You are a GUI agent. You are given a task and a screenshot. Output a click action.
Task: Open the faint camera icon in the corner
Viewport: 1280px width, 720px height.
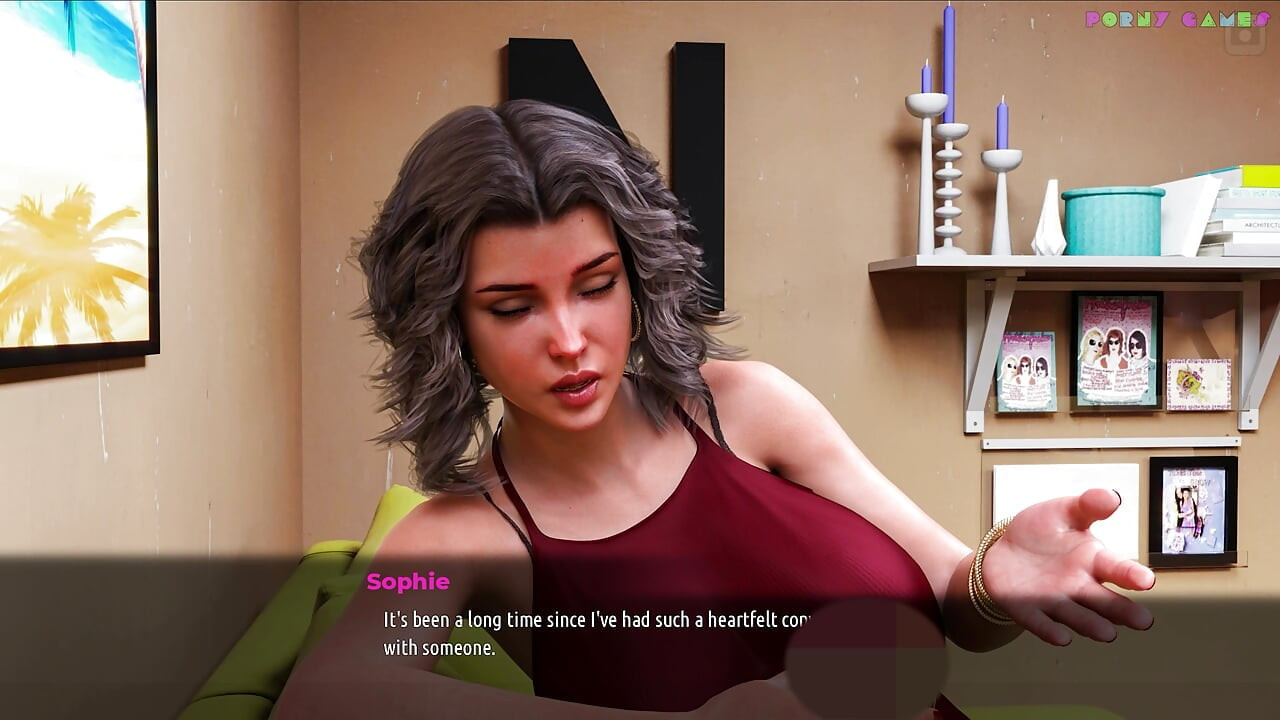pos(1245,37)
